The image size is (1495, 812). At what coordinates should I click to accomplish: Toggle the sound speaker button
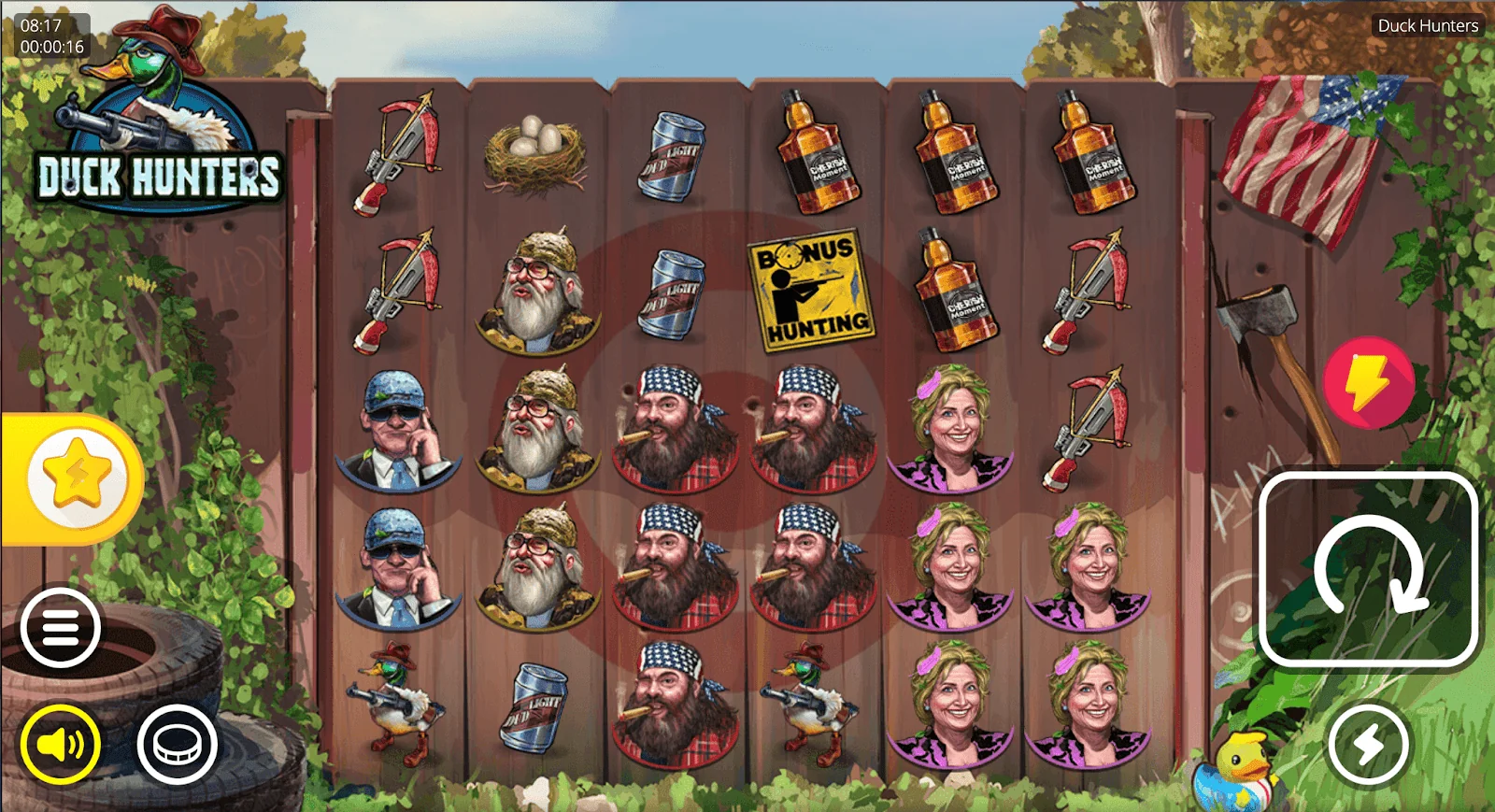(x=61, y=745)
